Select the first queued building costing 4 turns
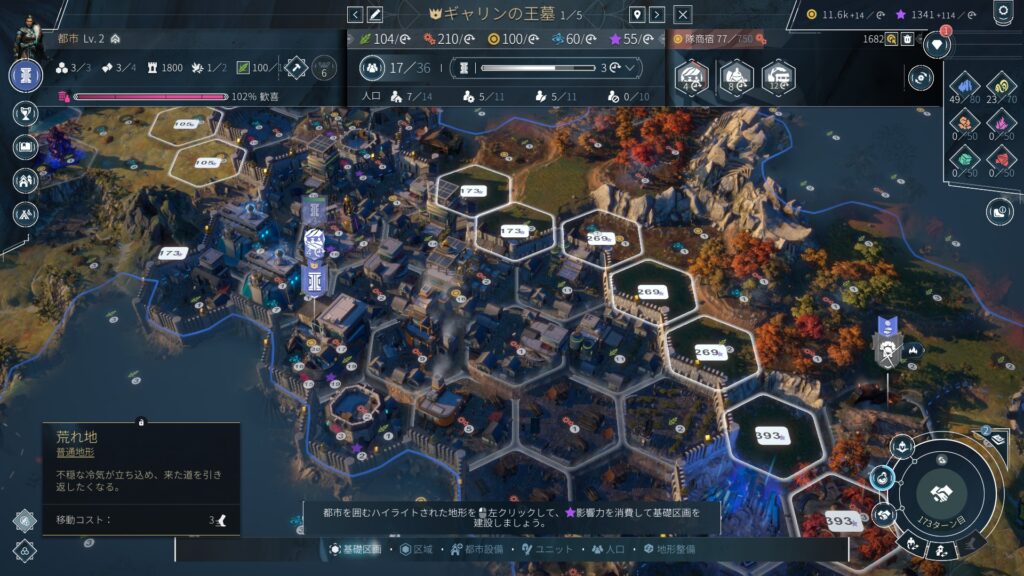Image resolution: width=1024 pixels, height=576 pixels. (x=691, y=75)
